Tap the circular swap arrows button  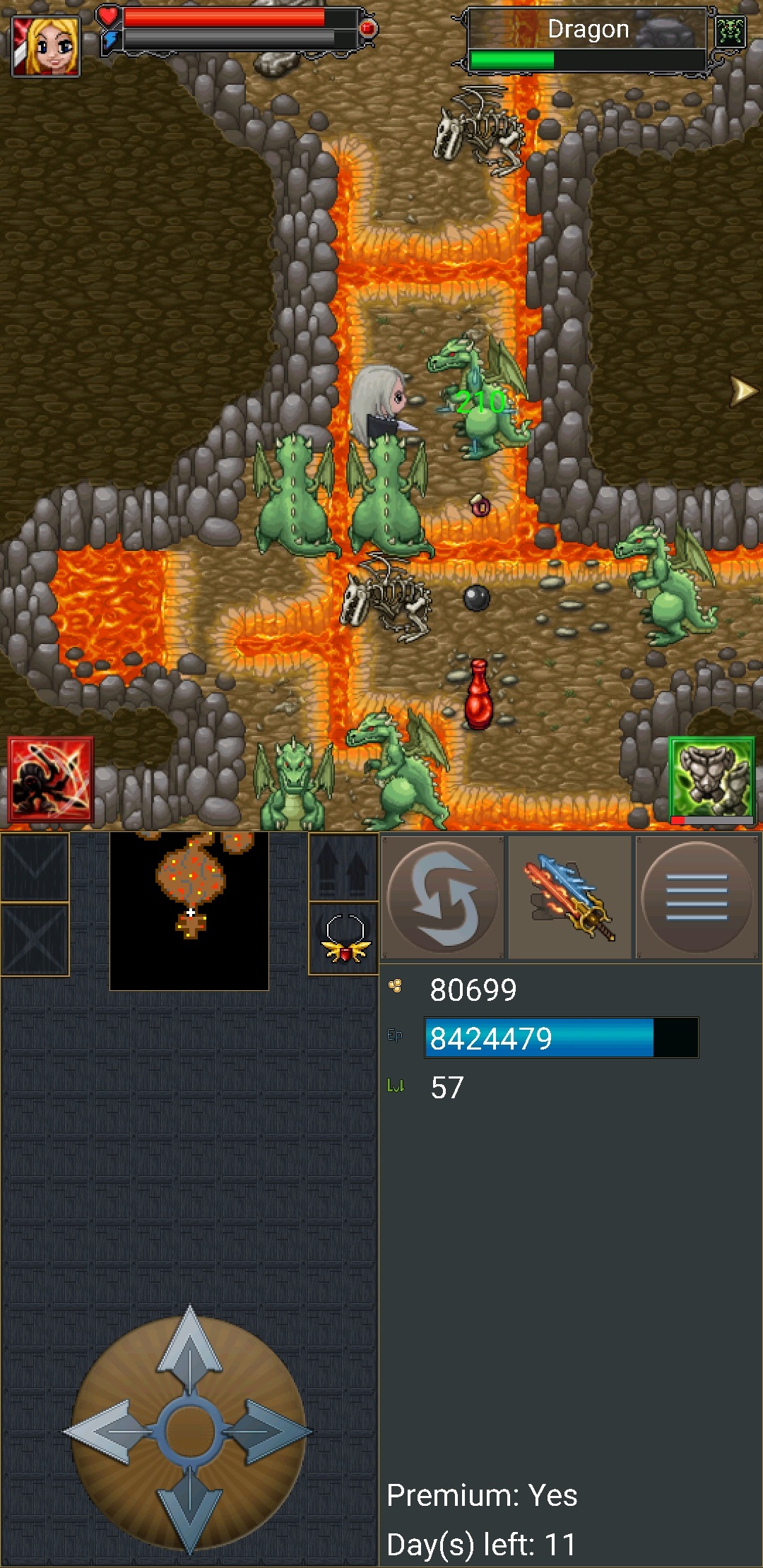click(443, 897)
